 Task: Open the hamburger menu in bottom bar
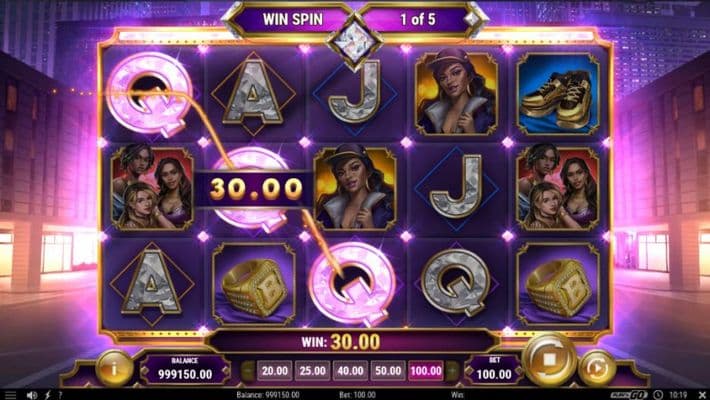point(8,394)
